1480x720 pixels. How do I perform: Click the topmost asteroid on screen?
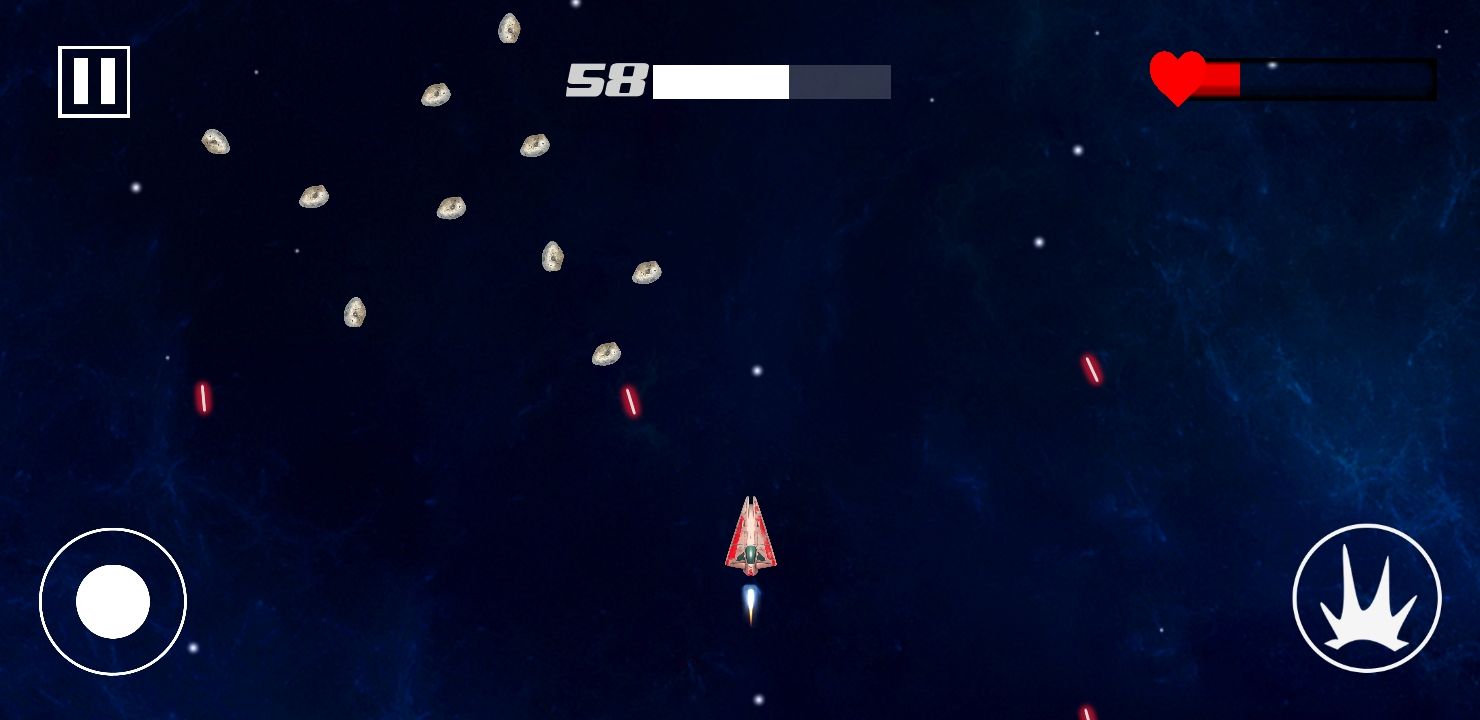pos(510,30)
